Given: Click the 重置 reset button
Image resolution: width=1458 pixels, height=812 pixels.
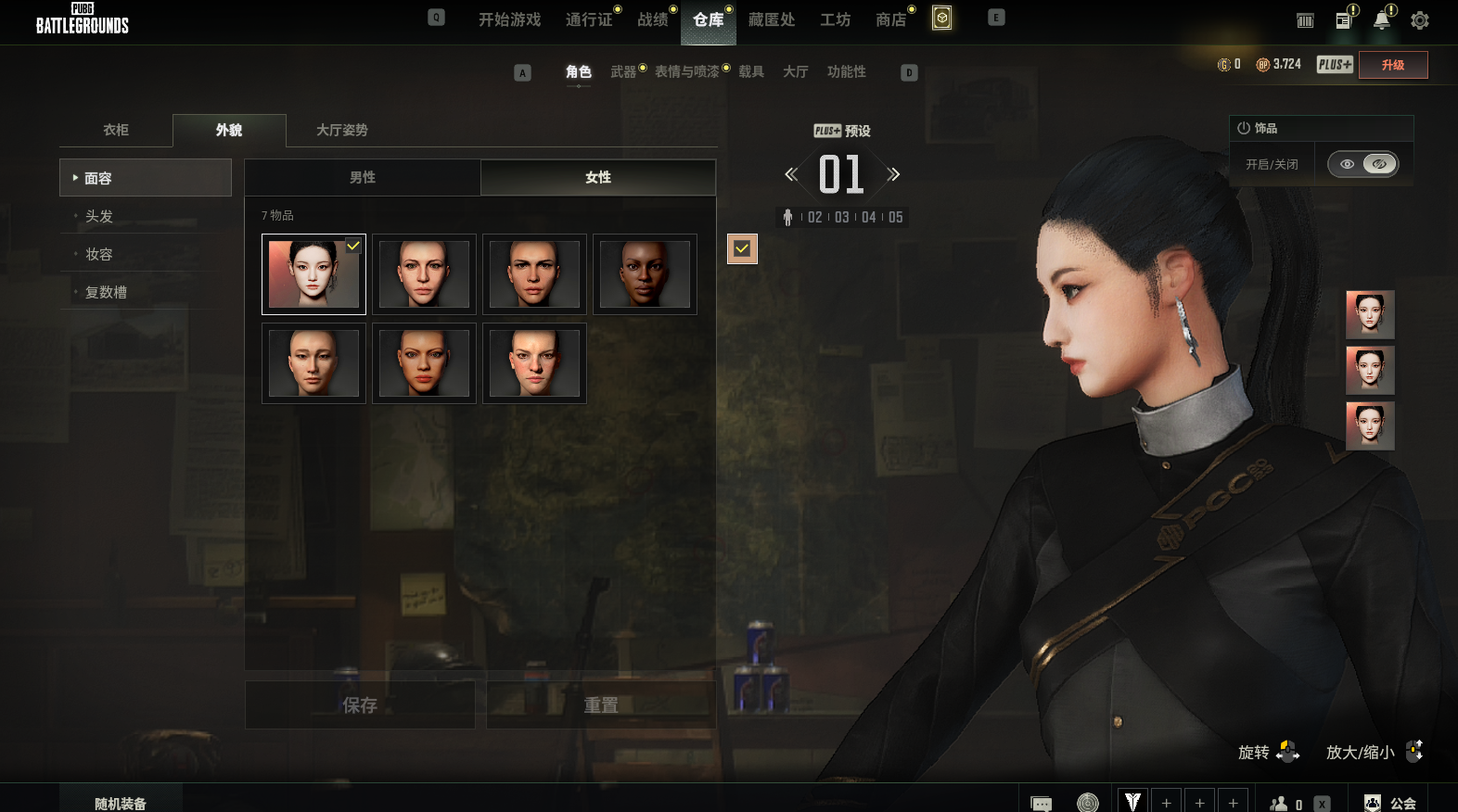Looking at the screenshot, I should click(x=601, y=705).
